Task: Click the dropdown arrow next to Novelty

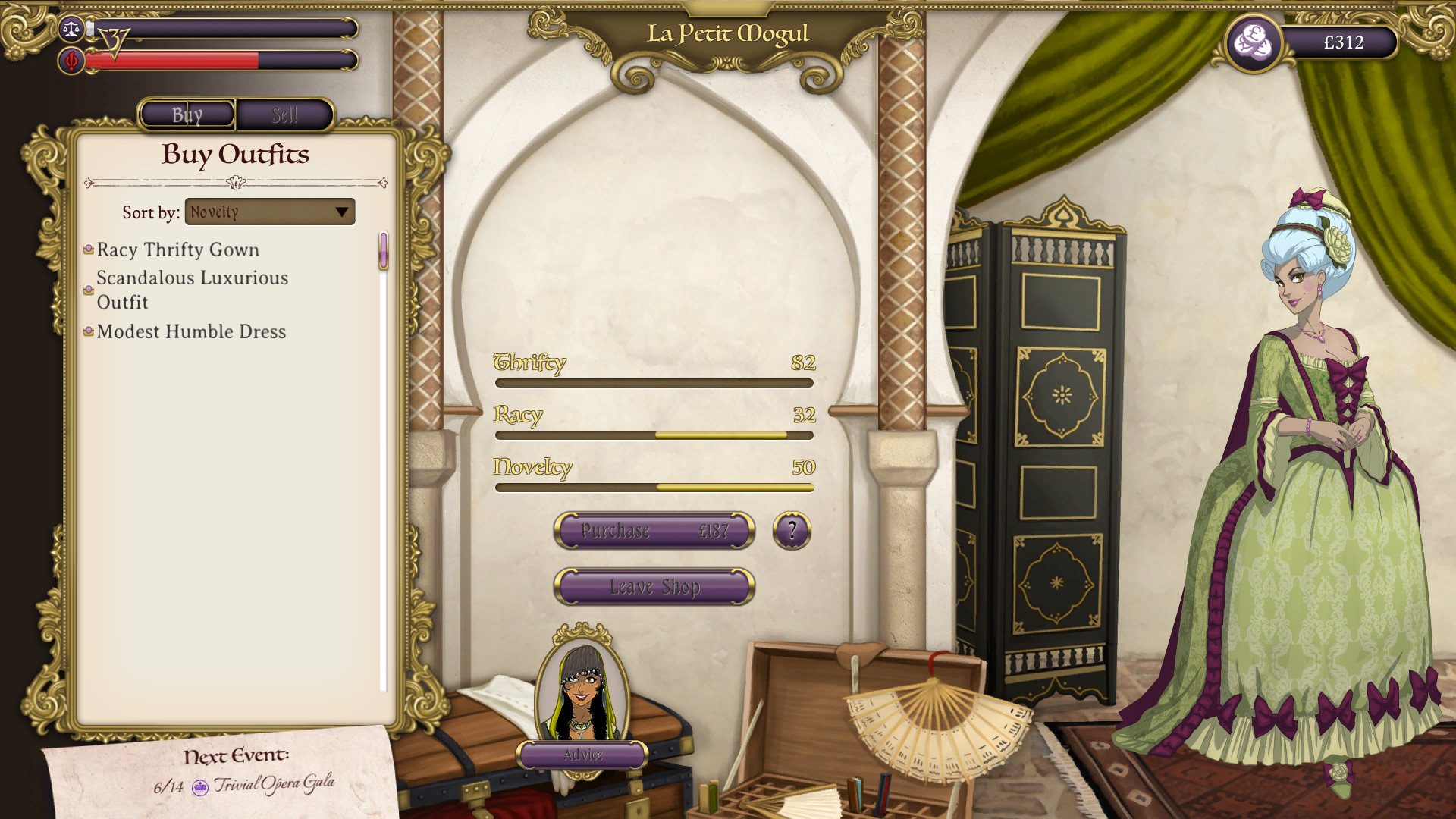Action: tap(343, 212)
